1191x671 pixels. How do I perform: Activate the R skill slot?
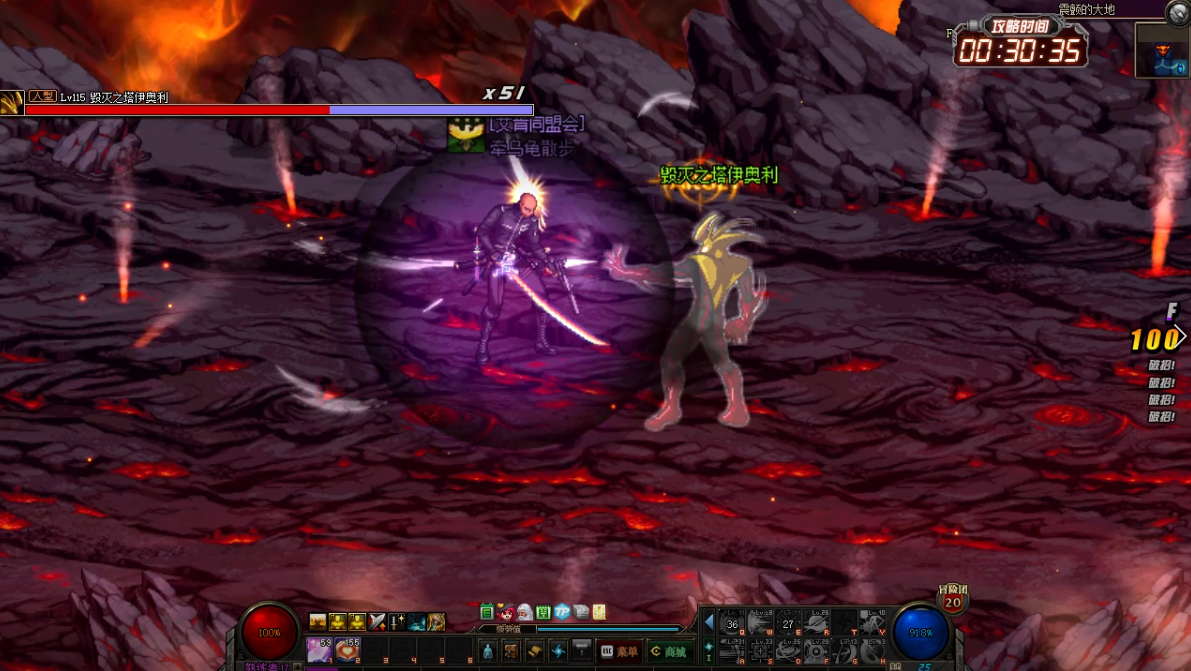tap(816, 624)
